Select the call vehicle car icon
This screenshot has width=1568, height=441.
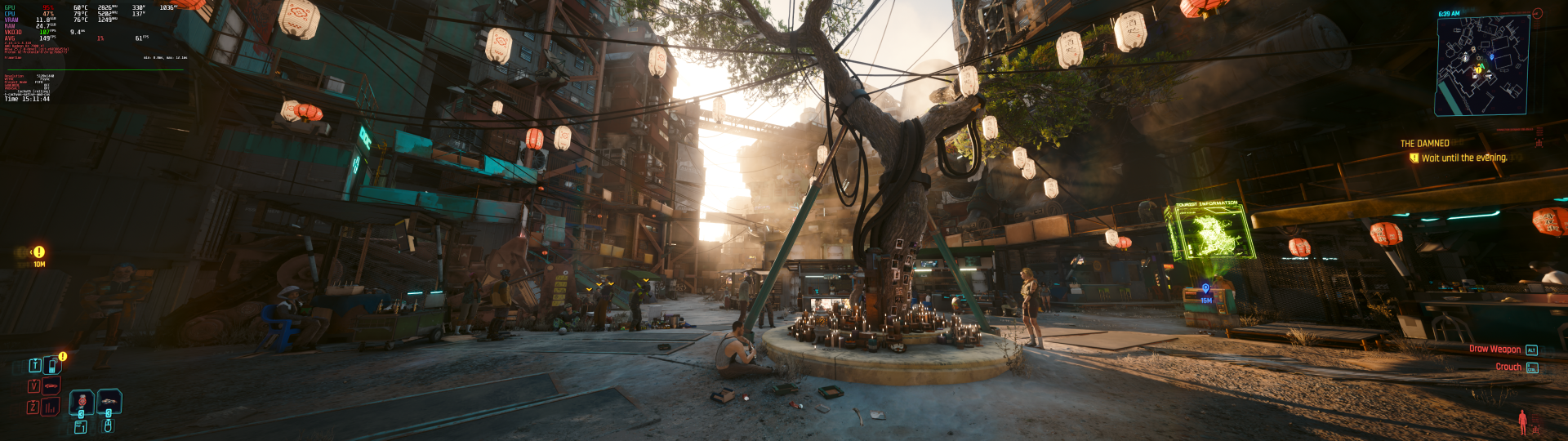51,385
